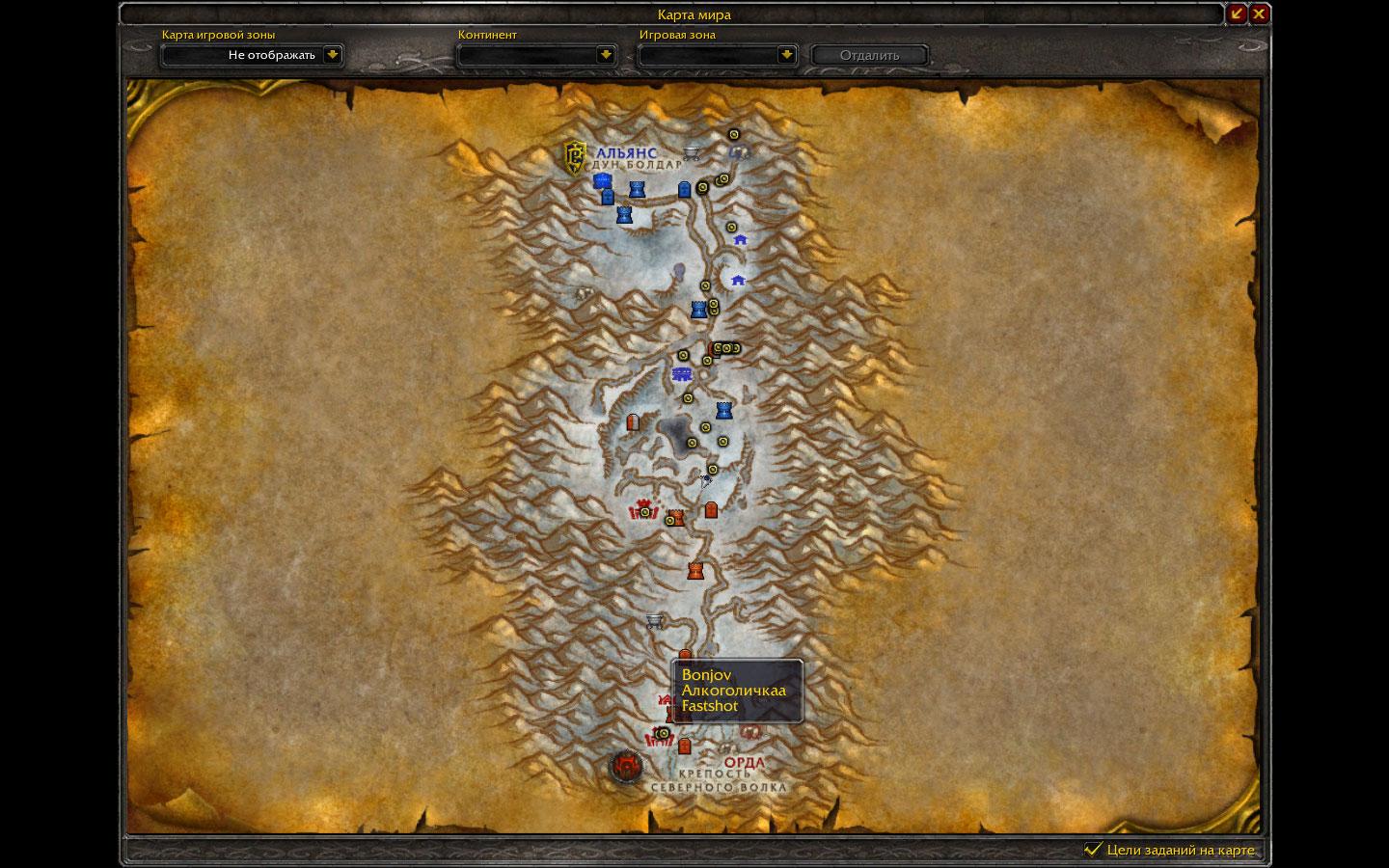
Task: Open the 'Игровая зона' dropdown
Action: (786, 55)
